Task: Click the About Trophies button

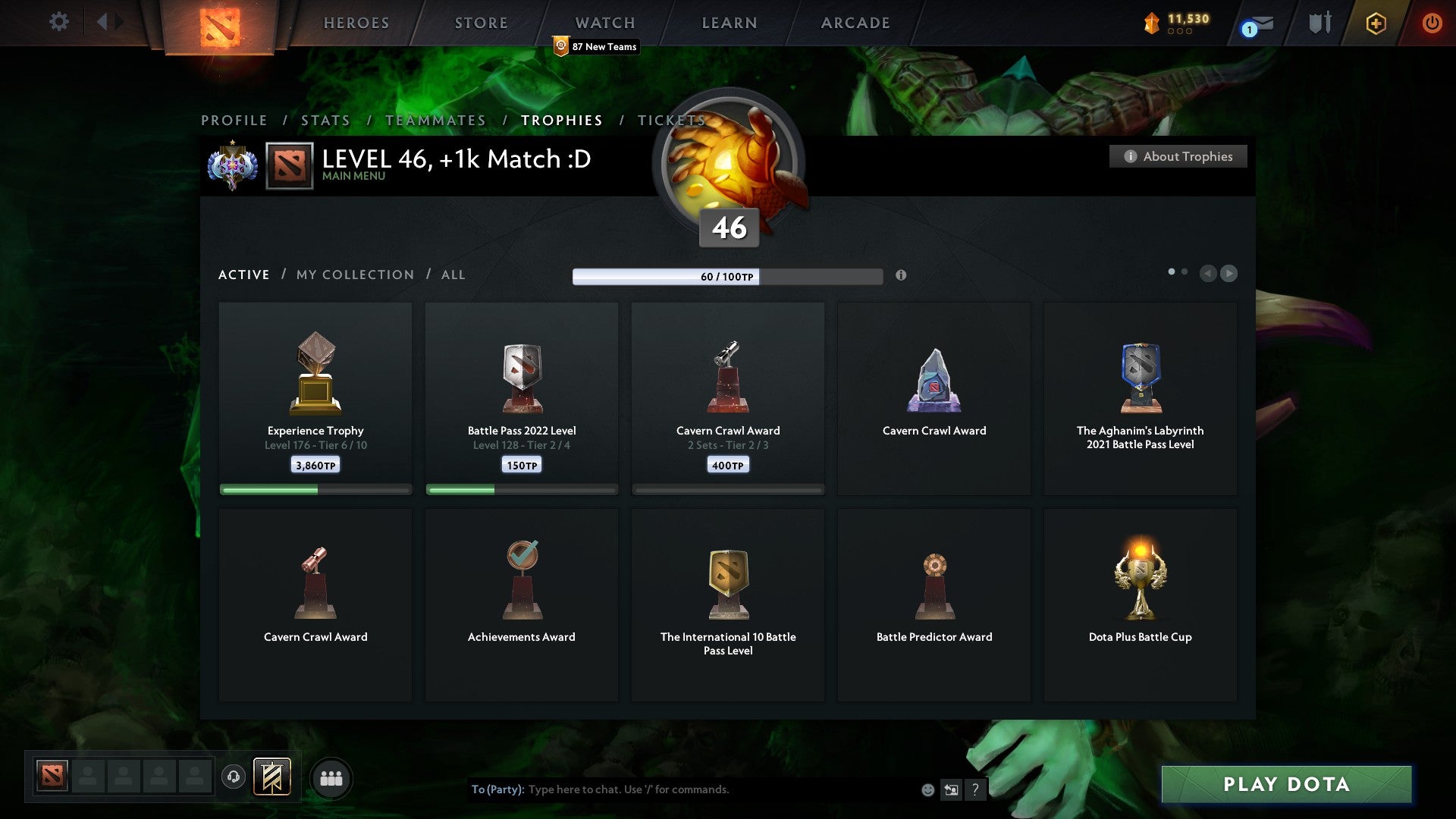Action: tap(1178, 156)
